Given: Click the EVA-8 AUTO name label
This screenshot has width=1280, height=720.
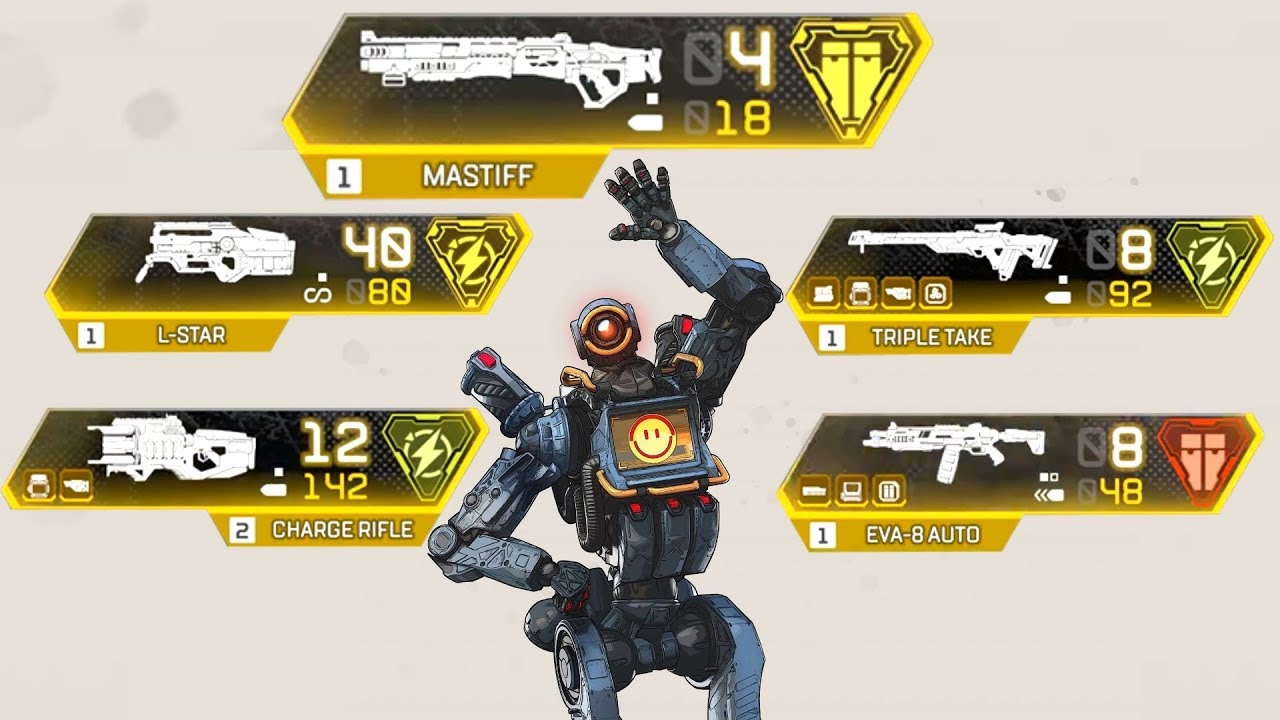Looking at the screenshot, I should point(923,535).
